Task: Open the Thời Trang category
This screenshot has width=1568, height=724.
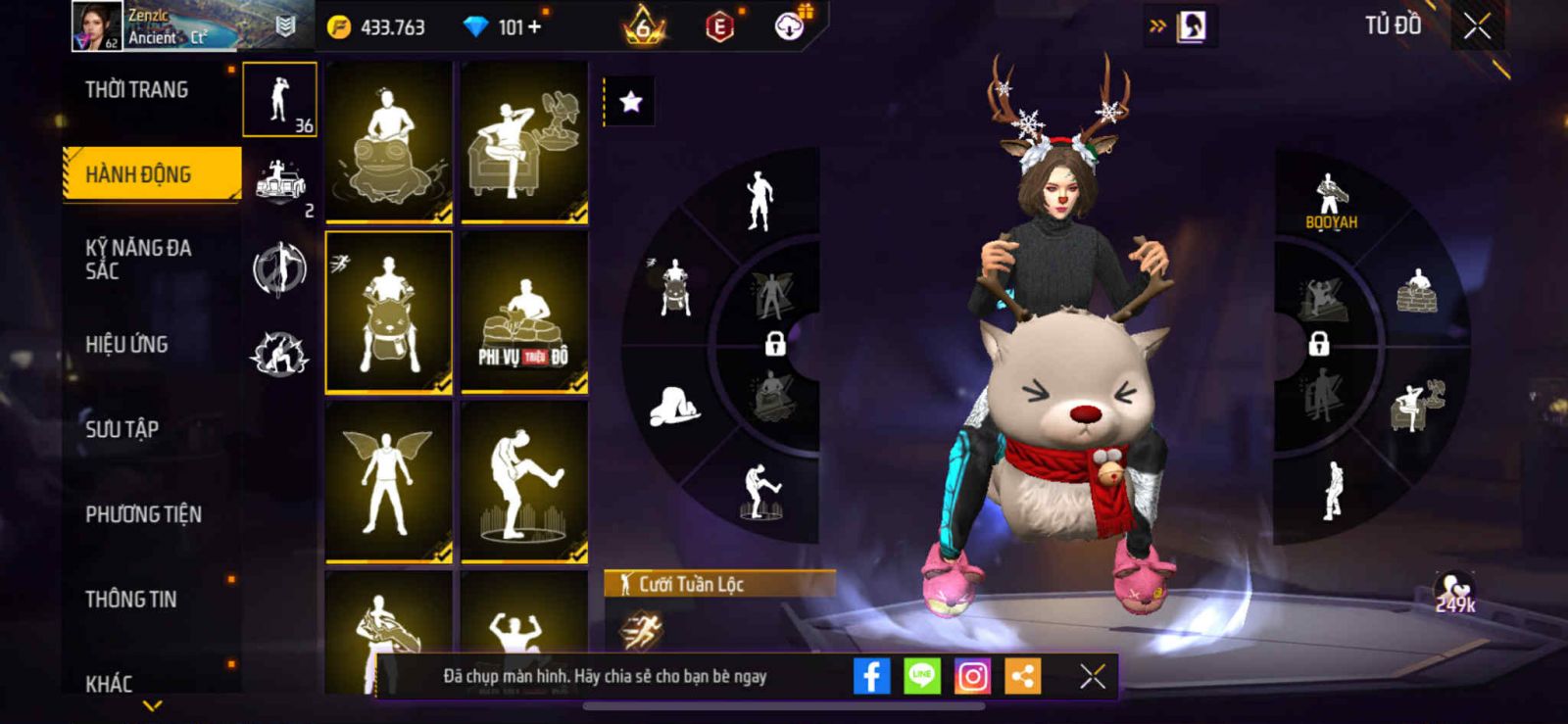Action: [x=137, y=90]
